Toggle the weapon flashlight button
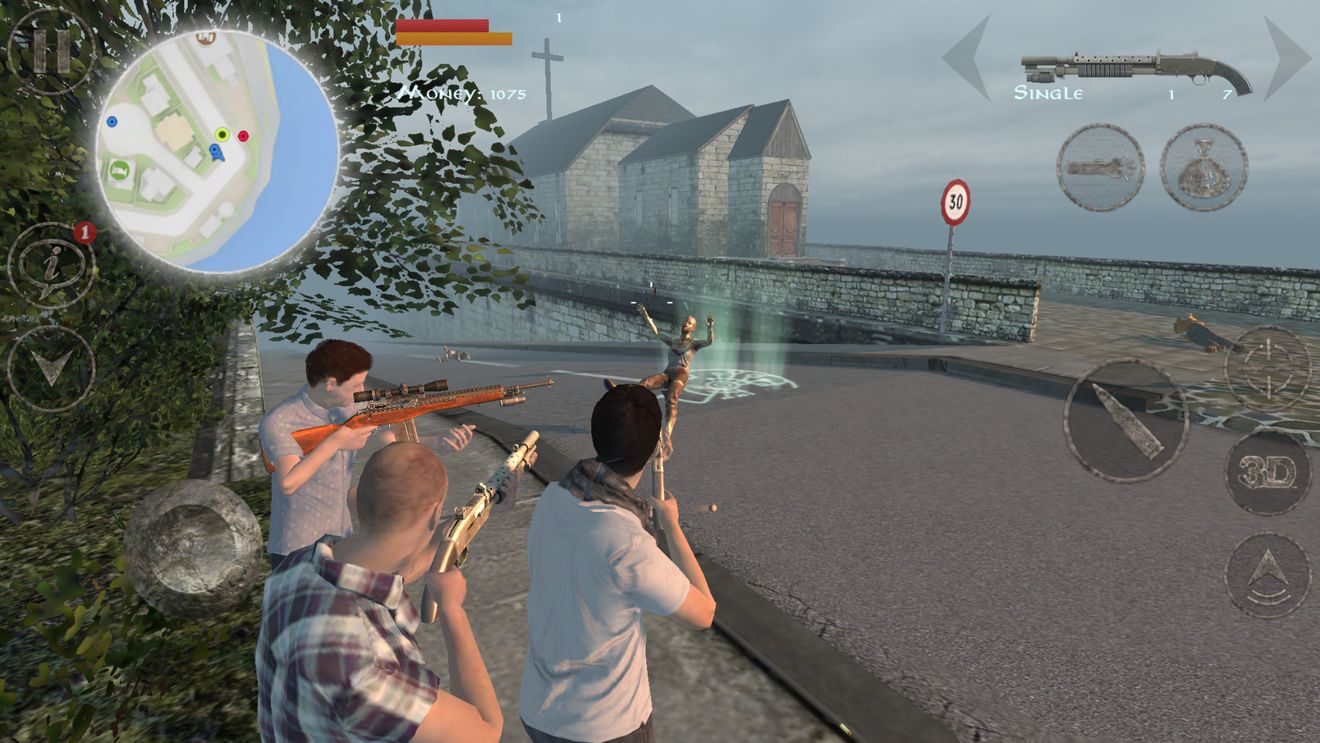 point(1100,167)
